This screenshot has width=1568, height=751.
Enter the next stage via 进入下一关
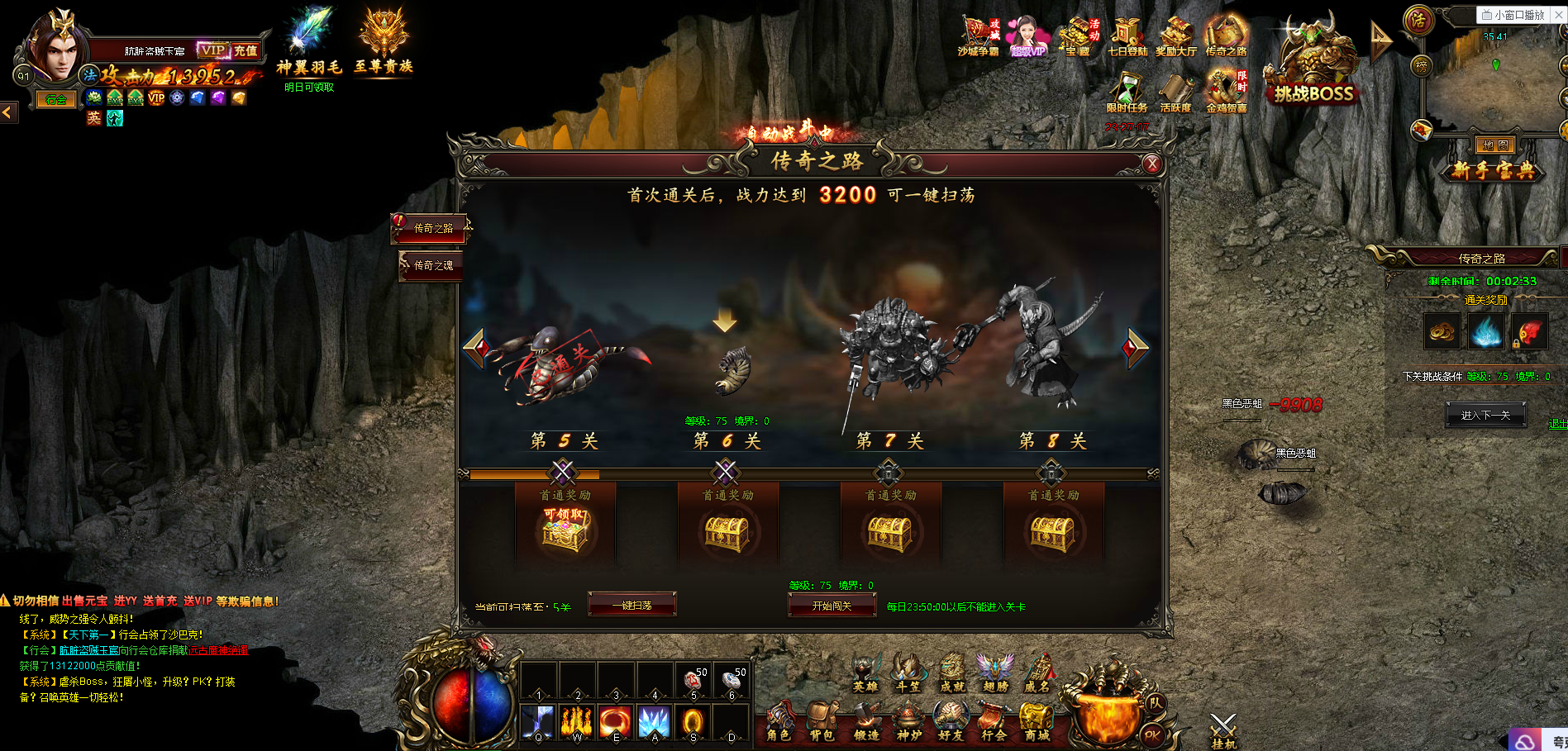click(1485, 415)
